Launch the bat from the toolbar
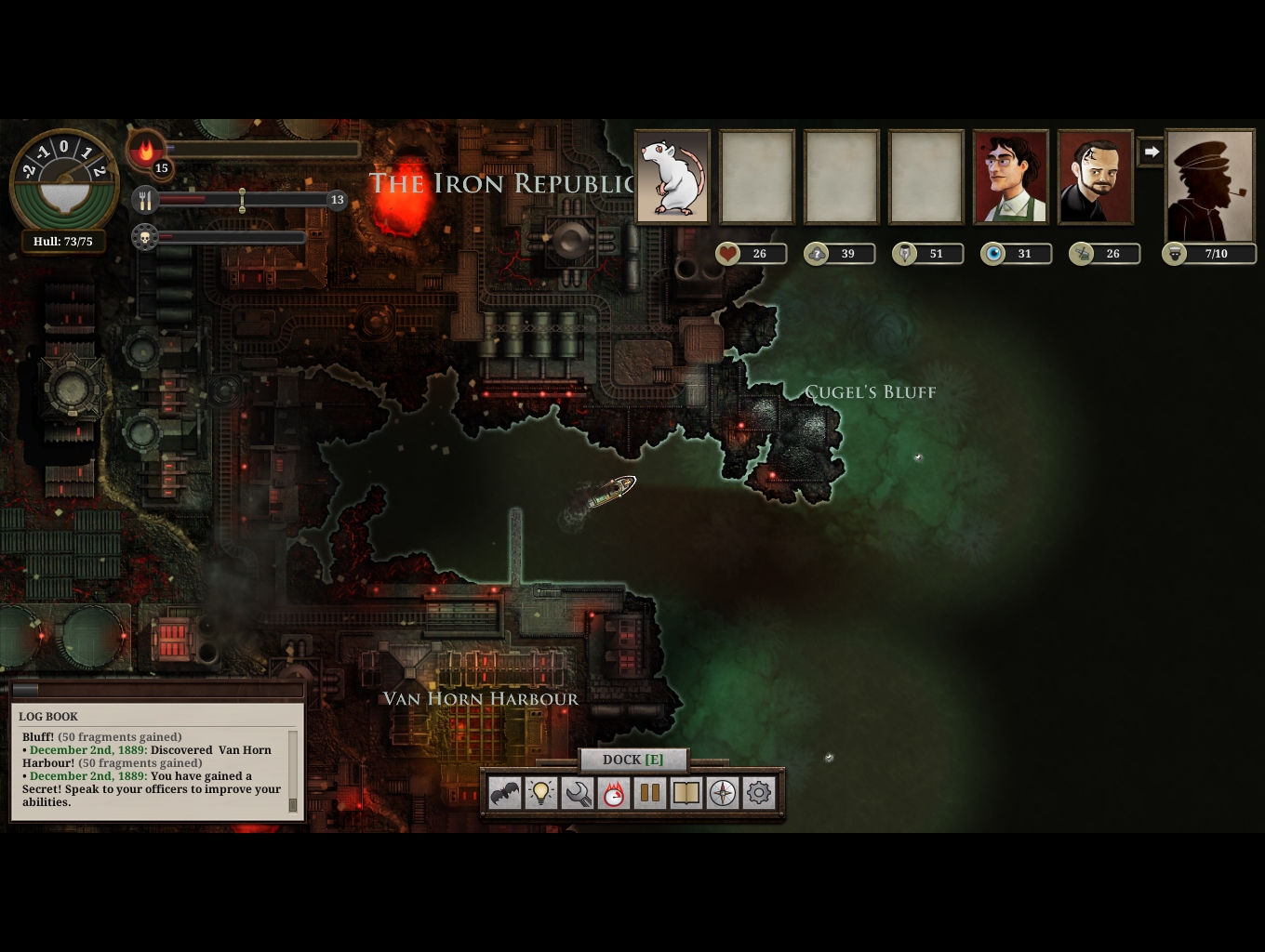The width and height of the screenshot is (1265, 952). 505,793
